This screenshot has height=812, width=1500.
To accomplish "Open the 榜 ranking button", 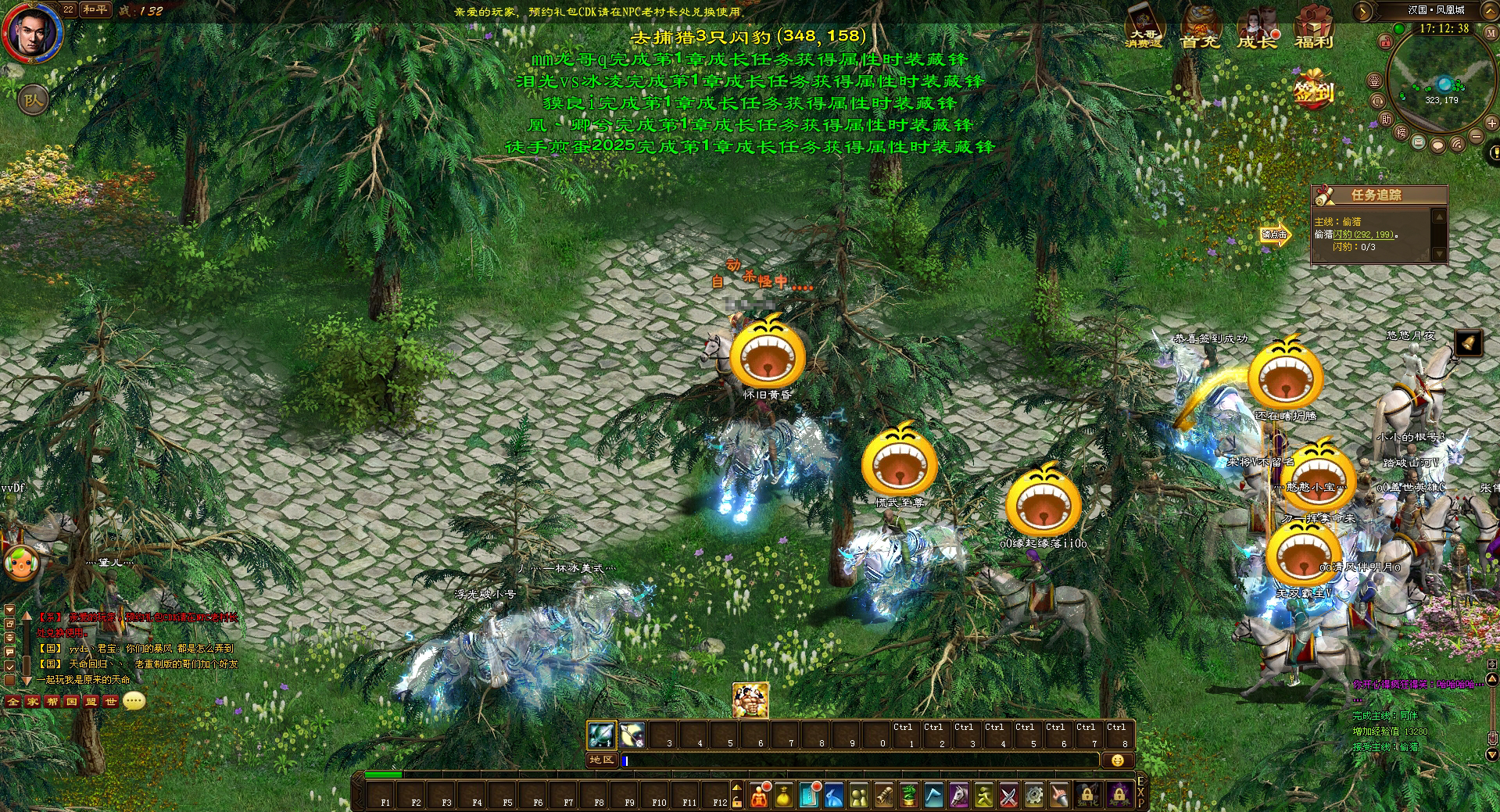I will [1401, 132].
